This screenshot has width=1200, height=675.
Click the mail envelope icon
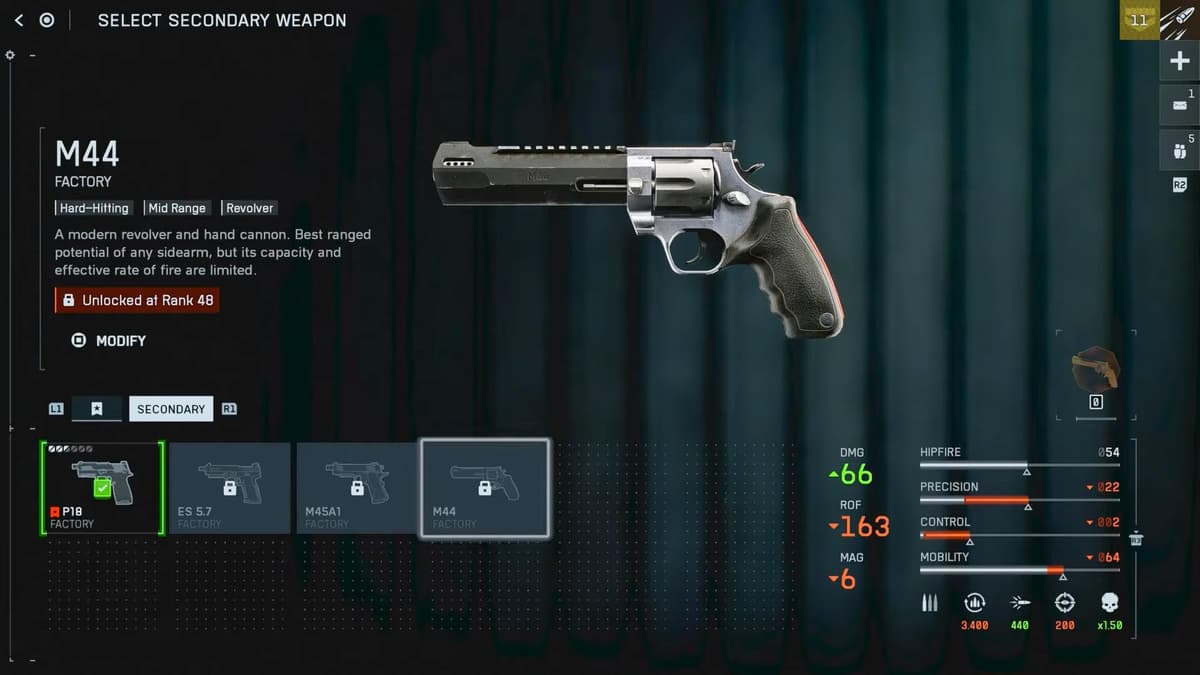tap(1179, 105)
